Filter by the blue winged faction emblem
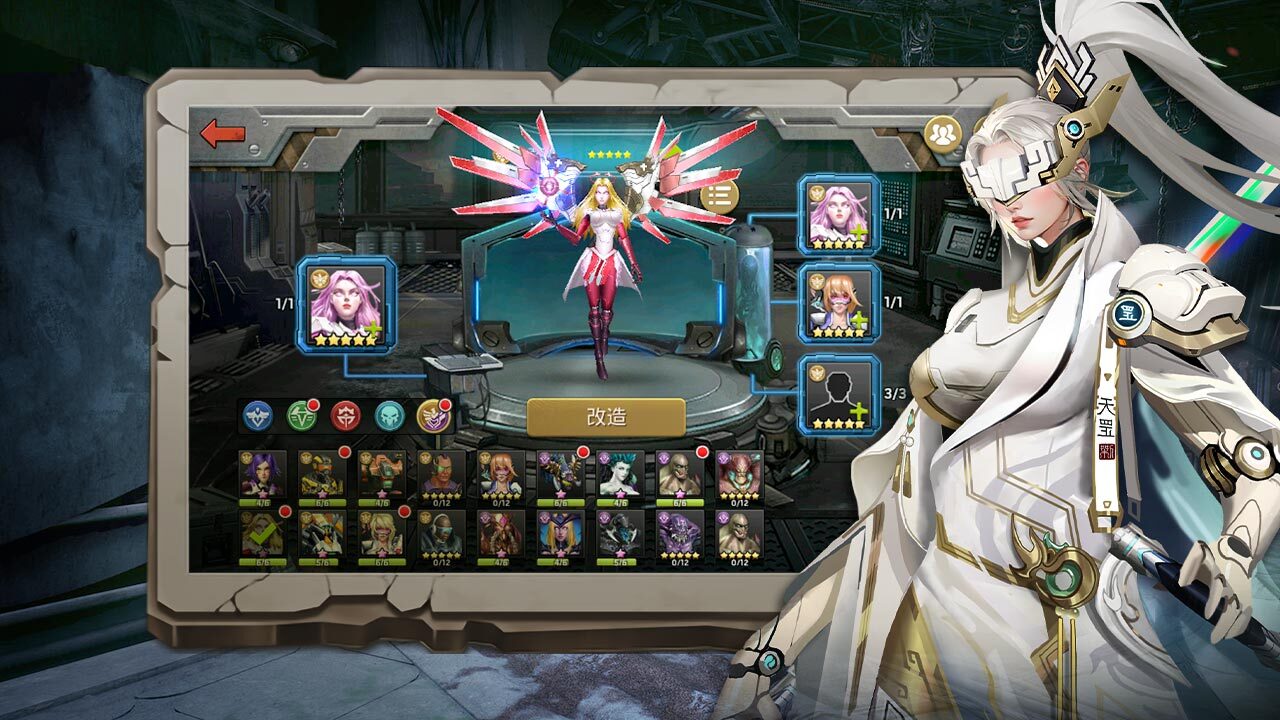 tap(258, 416)
